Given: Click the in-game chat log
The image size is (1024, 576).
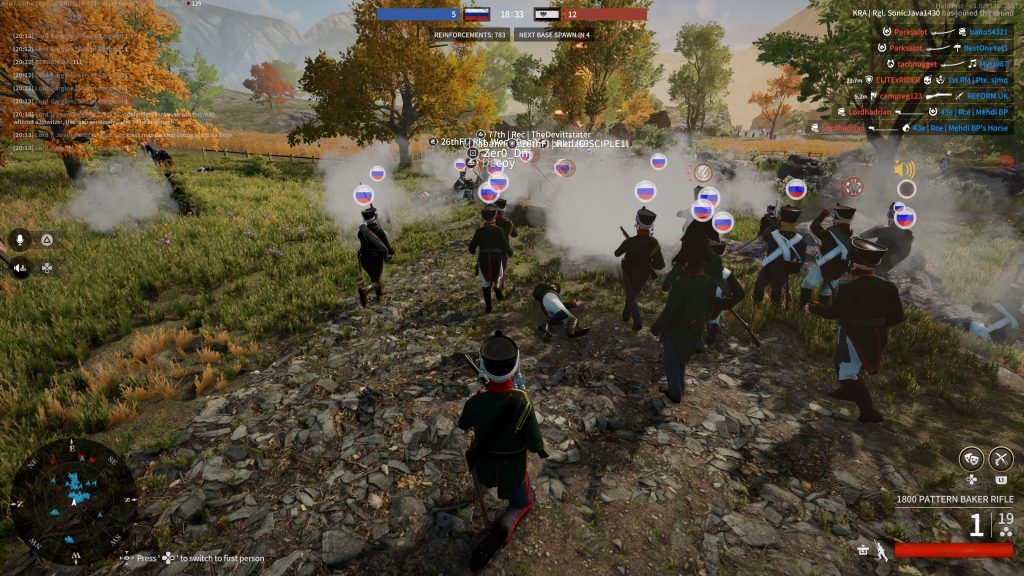Looking at the screenshot, I should coord(120,92).
